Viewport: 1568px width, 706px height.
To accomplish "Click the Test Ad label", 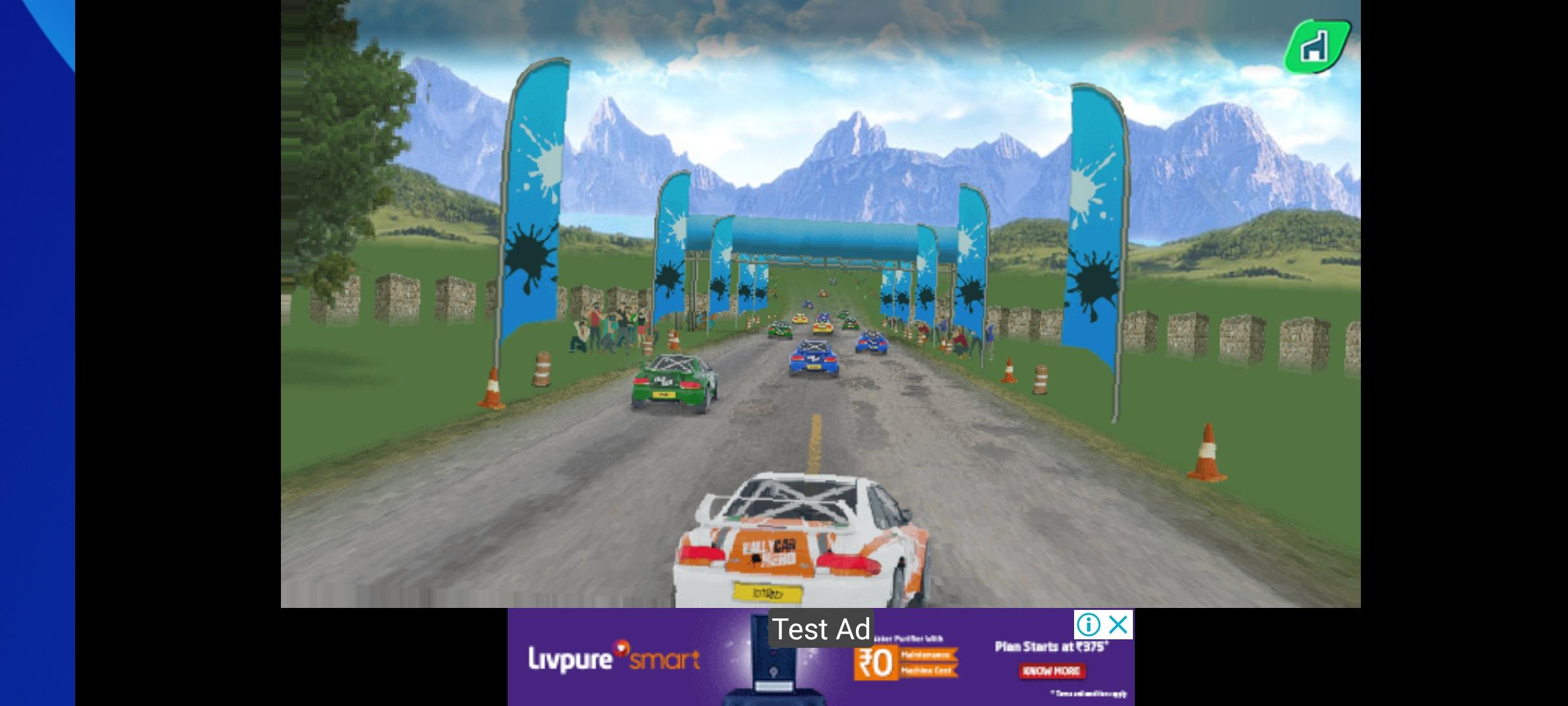I will pyautogui.click(x=822, y=630).
